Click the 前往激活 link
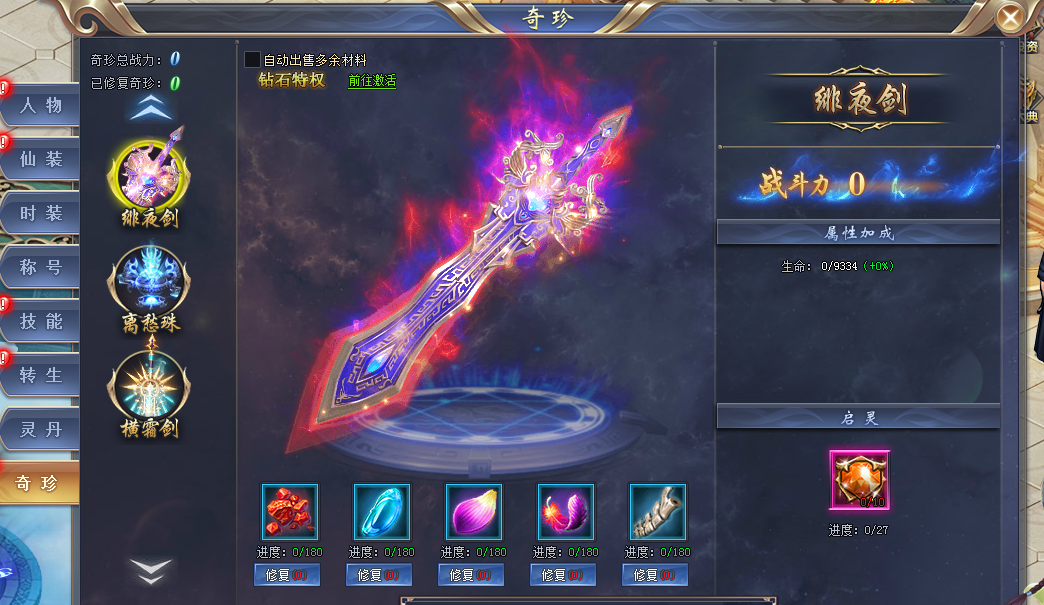 point(372,81)
